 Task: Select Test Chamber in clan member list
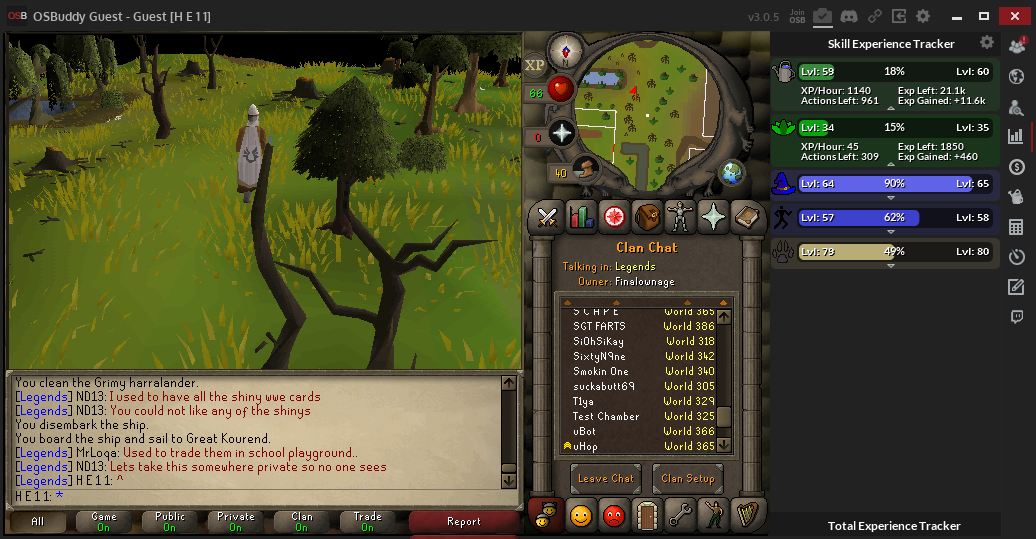click(x=606, y=416)
